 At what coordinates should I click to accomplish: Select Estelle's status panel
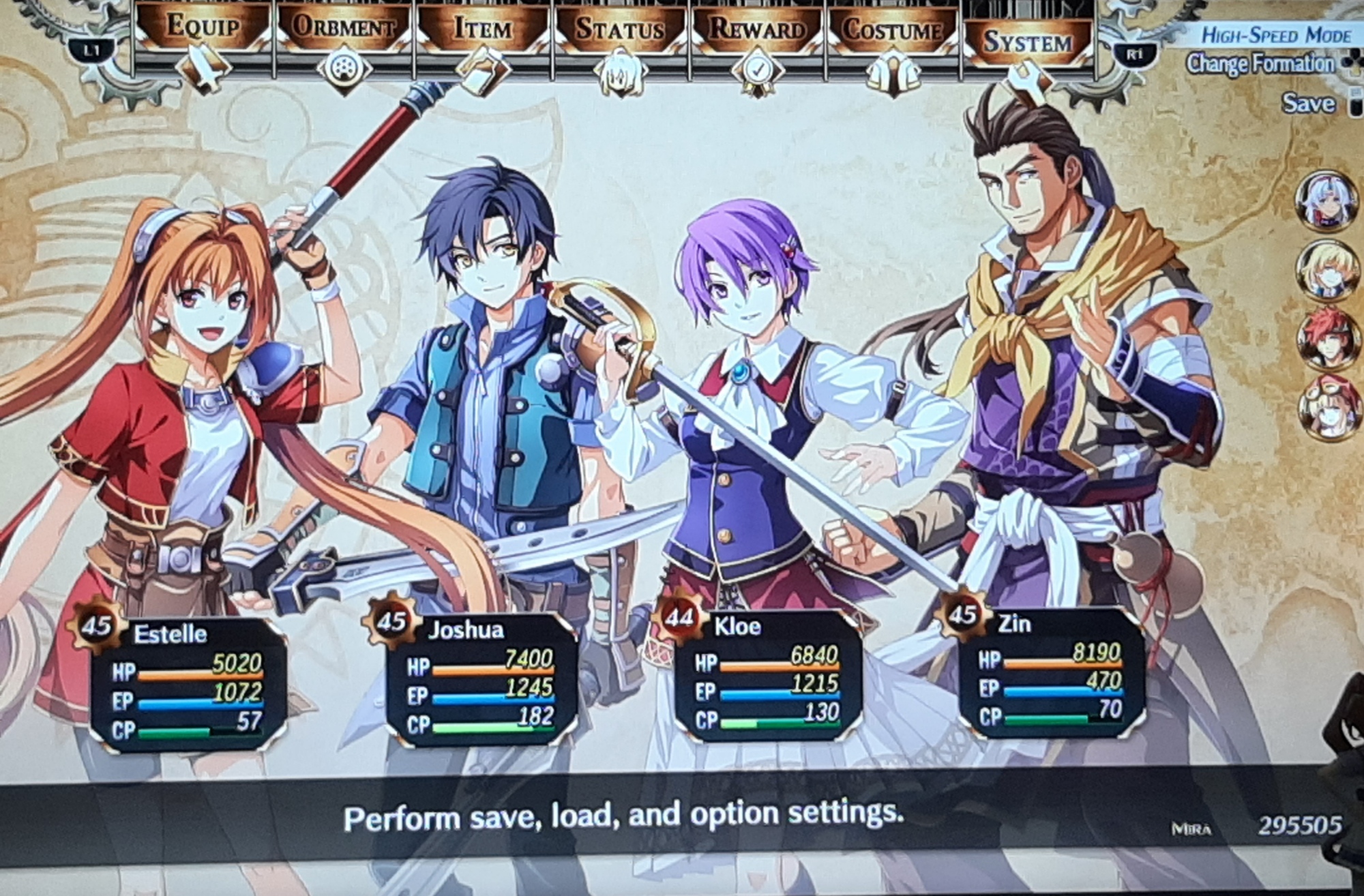[x=188, y=682]
